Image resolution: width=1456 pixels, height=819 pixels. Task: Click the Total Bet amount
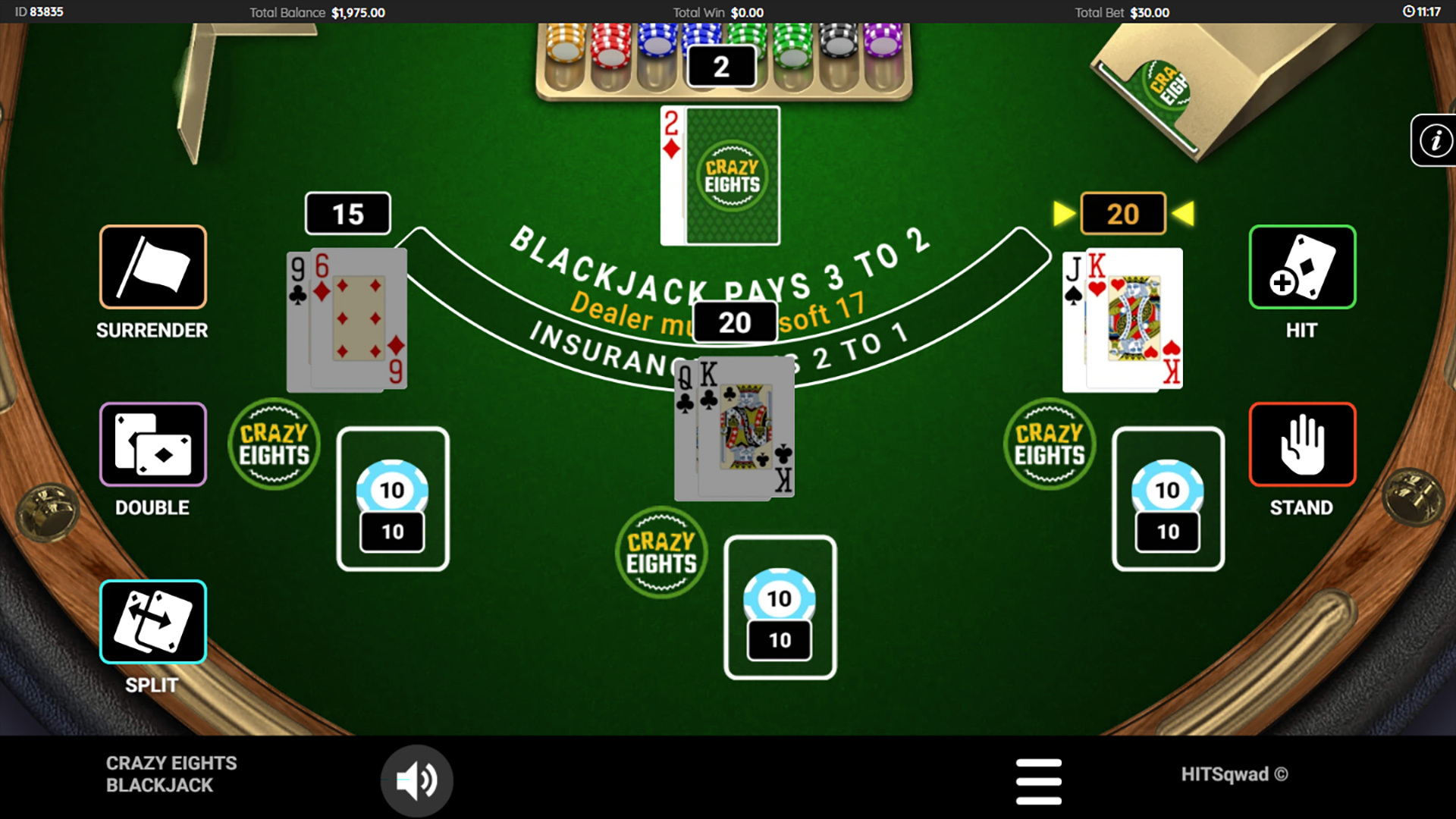point(1122,12)
